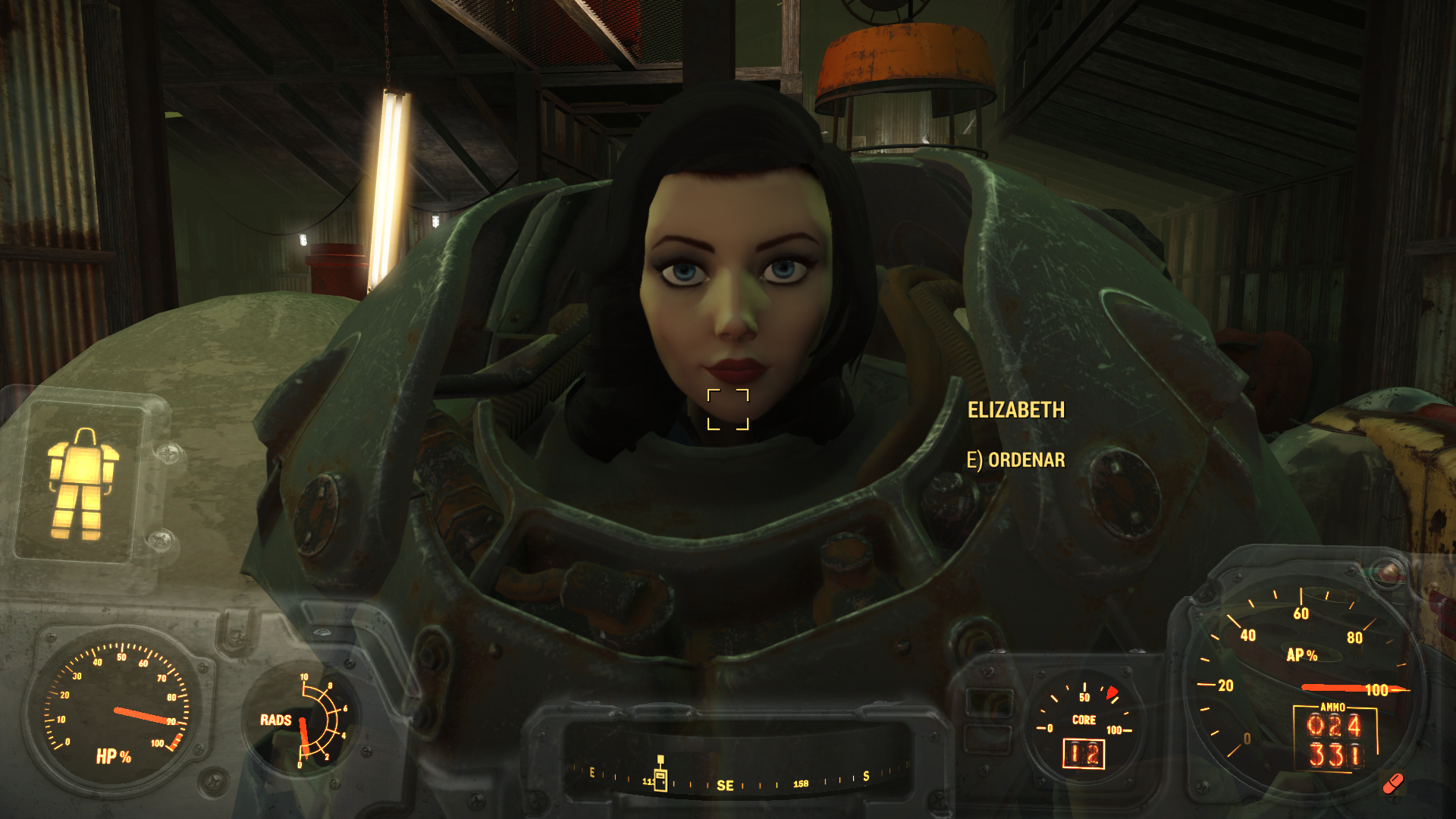Image resolution: width=1456 pixels, height=819 pixels.
Task: Click the power armor condition icon
Action: pos(83,484)
